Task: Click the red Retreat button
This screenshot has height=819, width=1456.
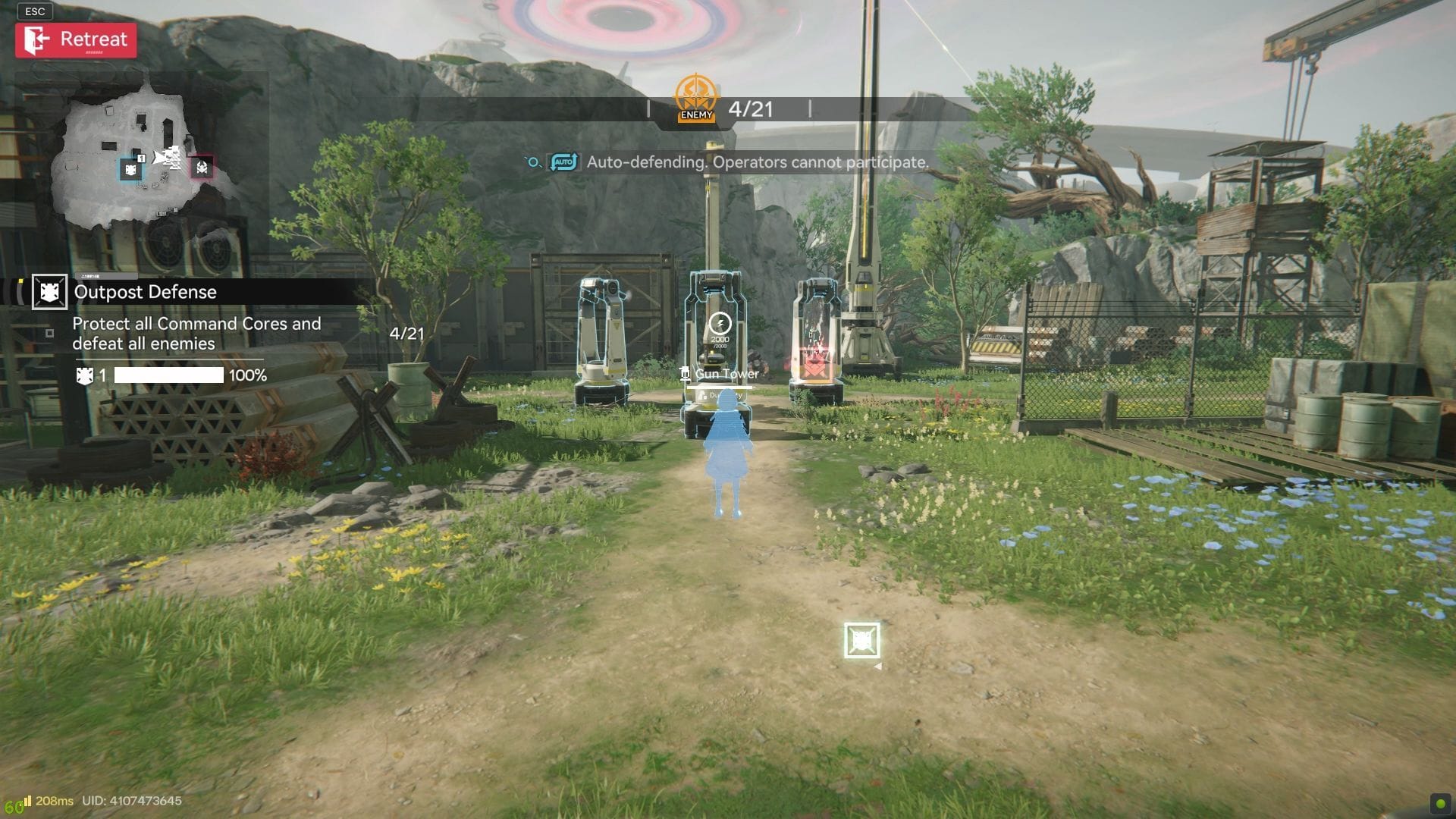Action: (x=76, y=40)
